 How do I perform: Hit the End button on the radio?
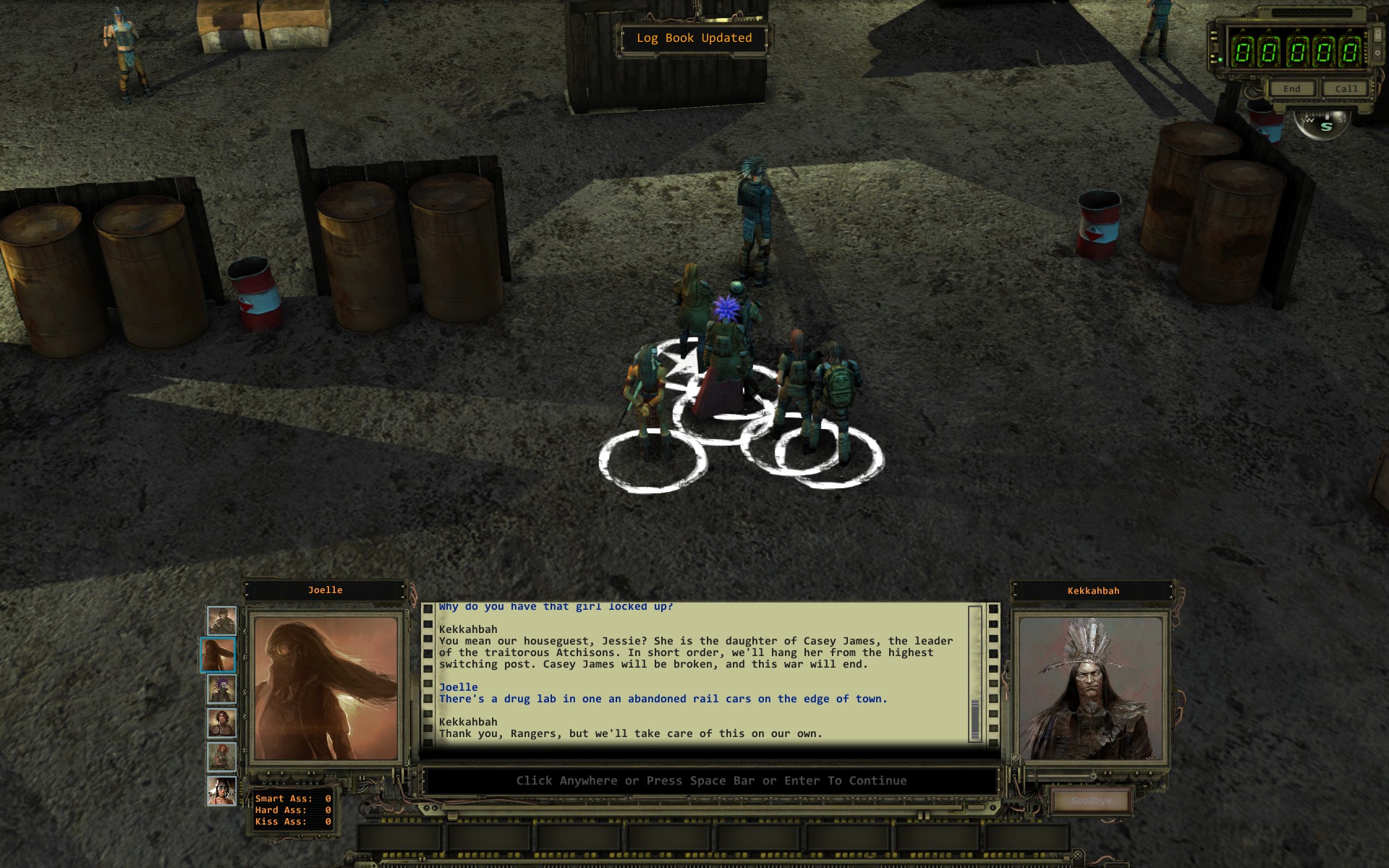pos(1292,89)
